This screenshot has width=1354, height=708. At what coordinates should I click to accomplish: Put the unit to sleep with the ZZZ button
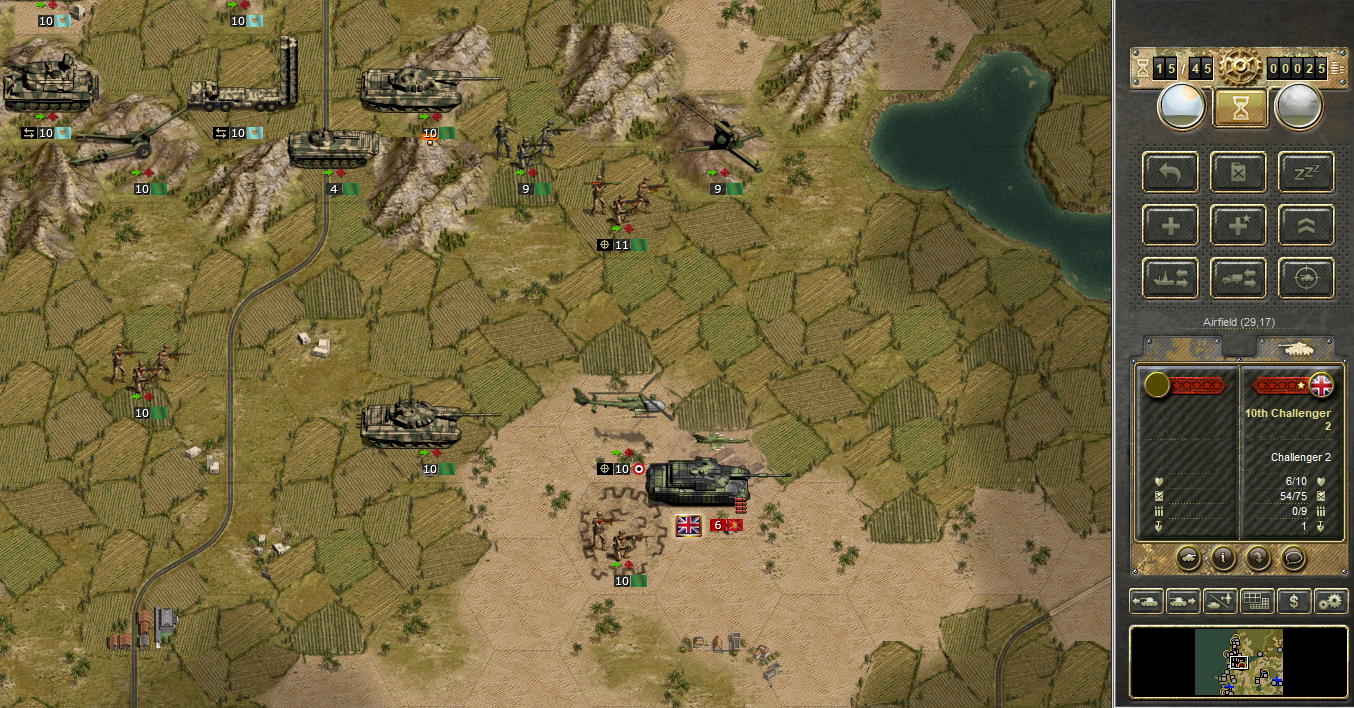(1306, 172)
